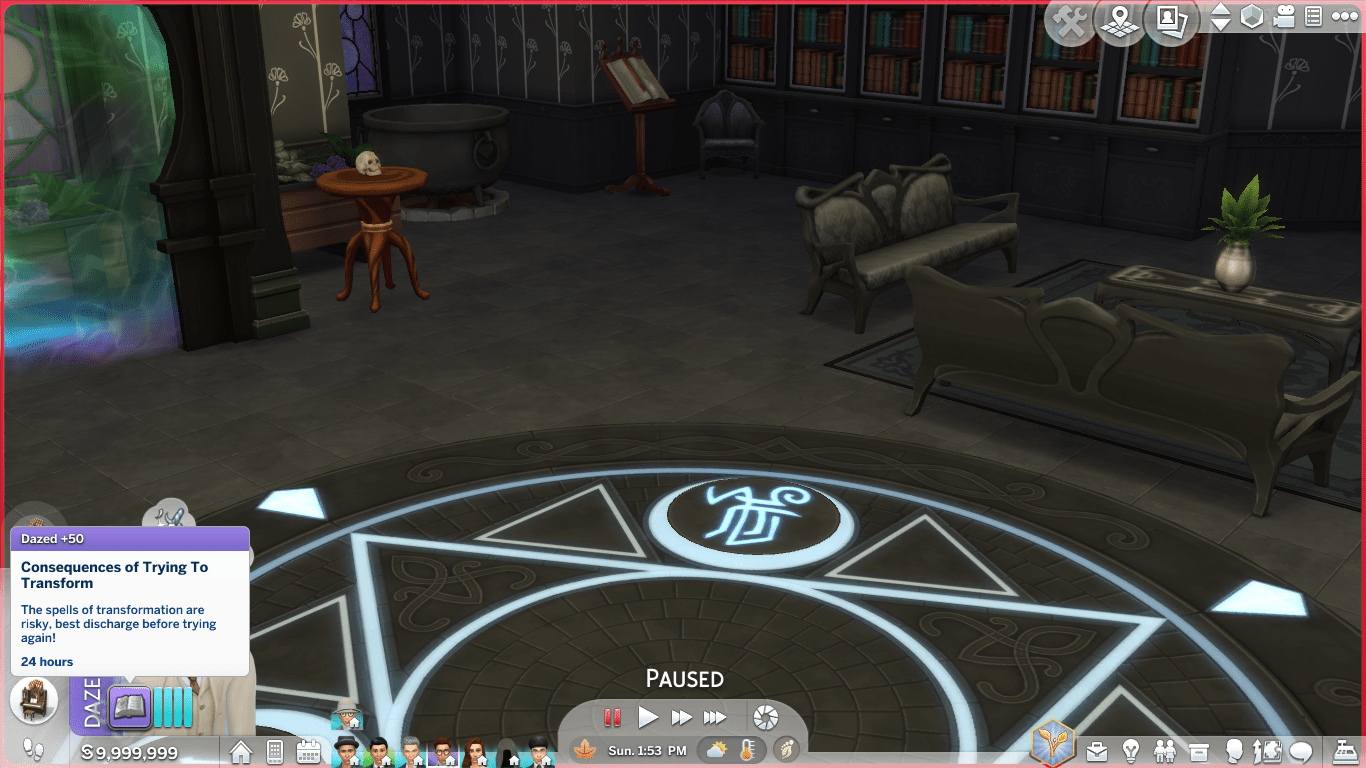Open Build Mode with the tools icon

point(1070,22)
